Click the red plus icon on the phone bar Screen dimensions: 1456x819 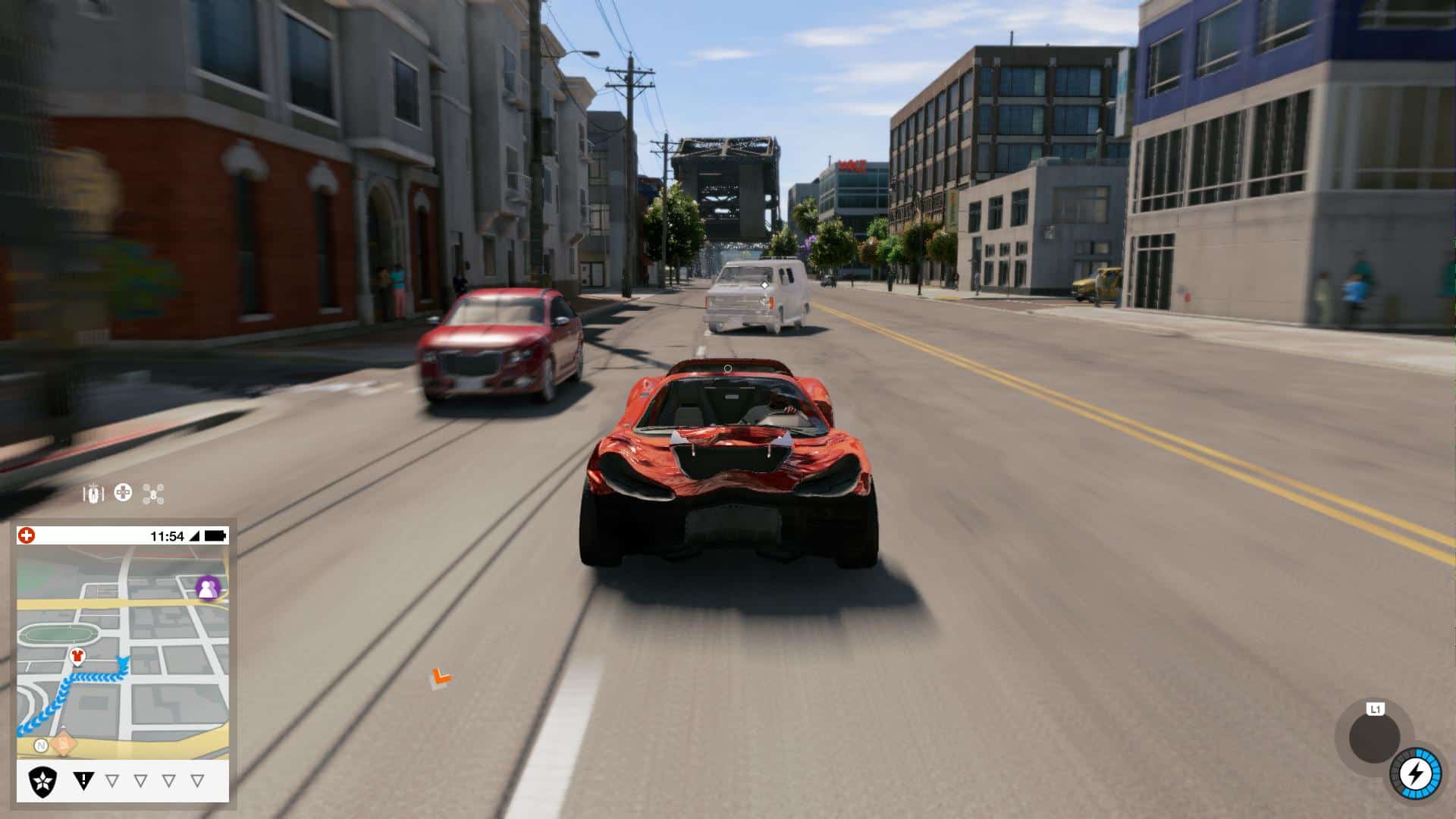pos(27,535)
